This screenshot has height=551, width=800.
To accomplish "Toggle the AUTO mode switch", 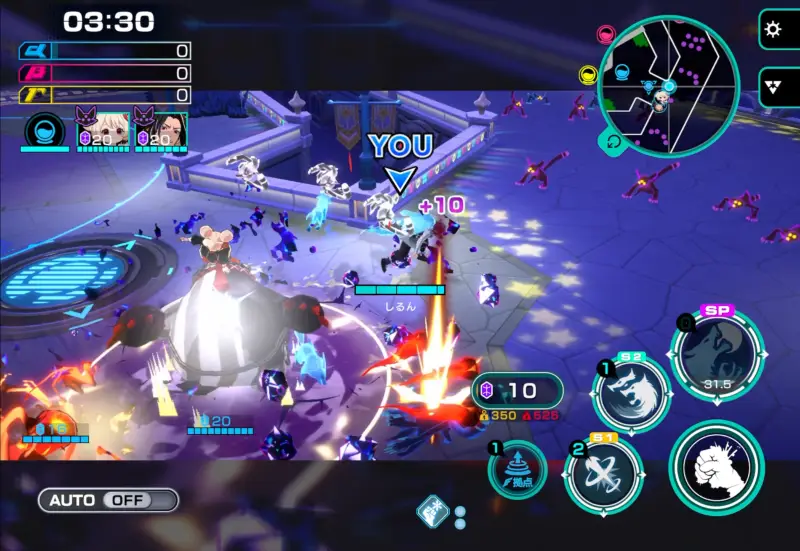I will tap(108, 499).
